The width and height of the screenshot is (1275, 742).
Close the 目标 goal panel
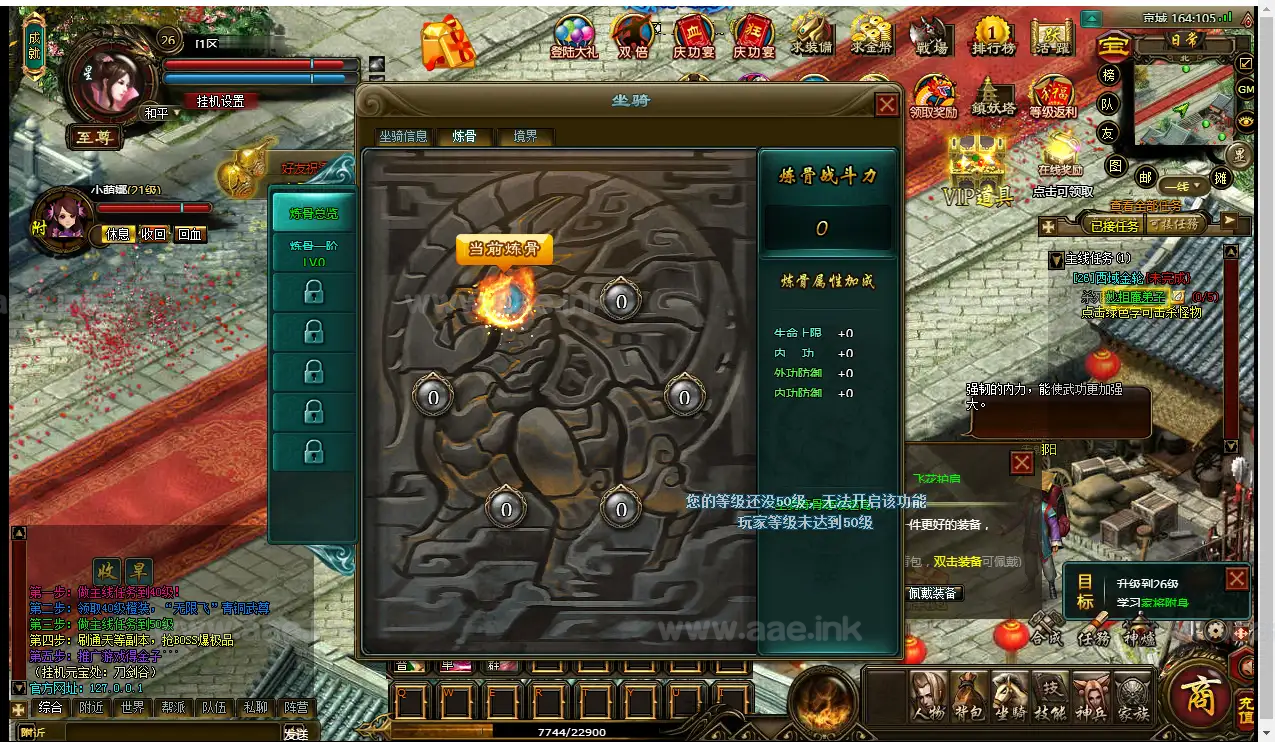[x=1237, y=579]
